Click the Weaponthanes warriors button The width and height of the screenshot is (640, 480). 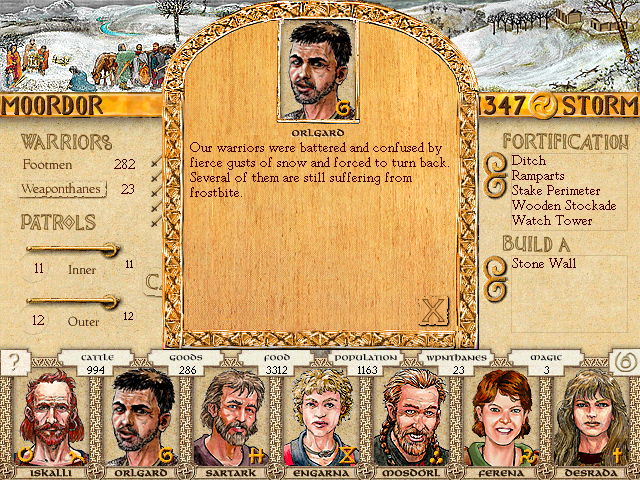pyautogui.click(x=64, y=188)
